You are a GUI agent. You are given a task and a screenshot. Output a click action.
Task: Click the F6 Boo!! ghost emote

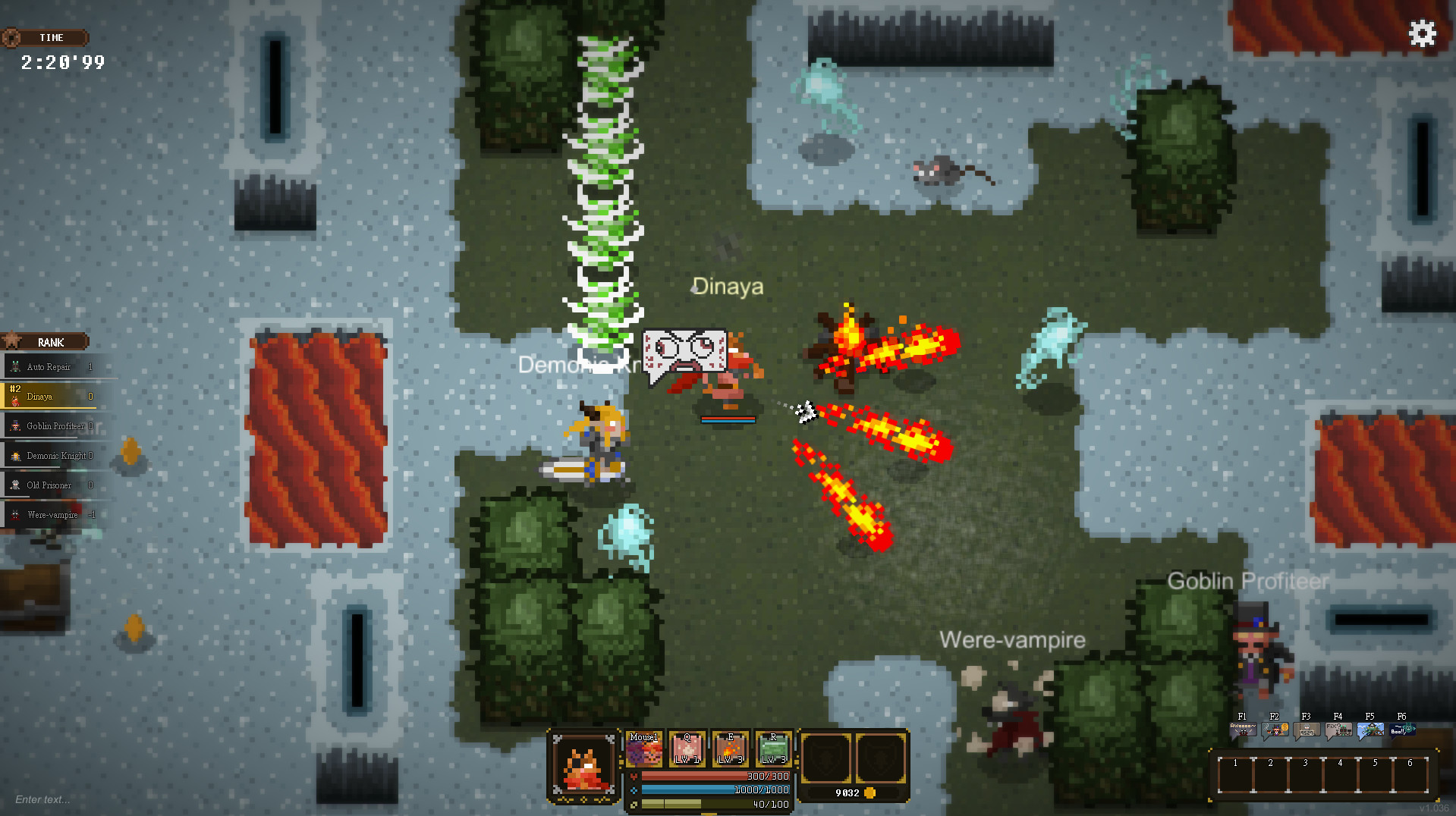pyautogui.click(x=1401, y=728)
